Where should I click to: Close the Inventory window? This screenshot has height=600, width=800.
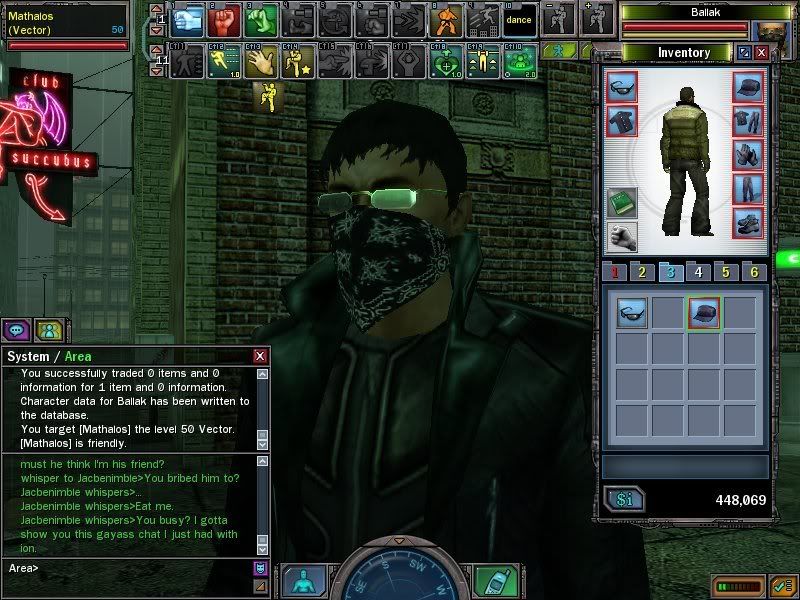[762, 52]
